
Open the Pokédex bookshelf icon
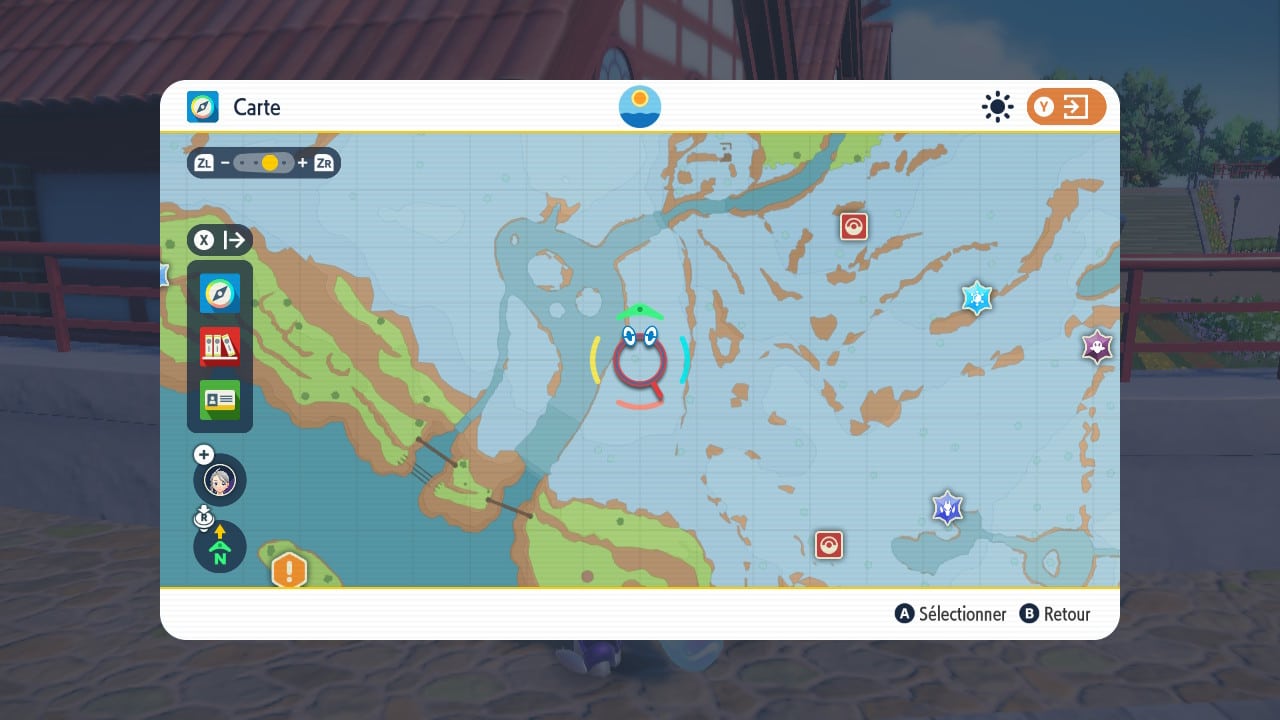click(220, 346)
